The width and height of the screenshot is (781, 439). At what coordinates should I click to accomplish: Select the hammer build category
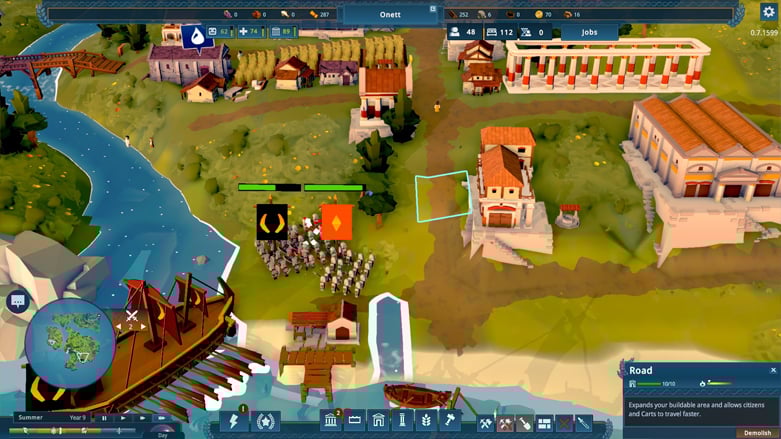[449, 422]
